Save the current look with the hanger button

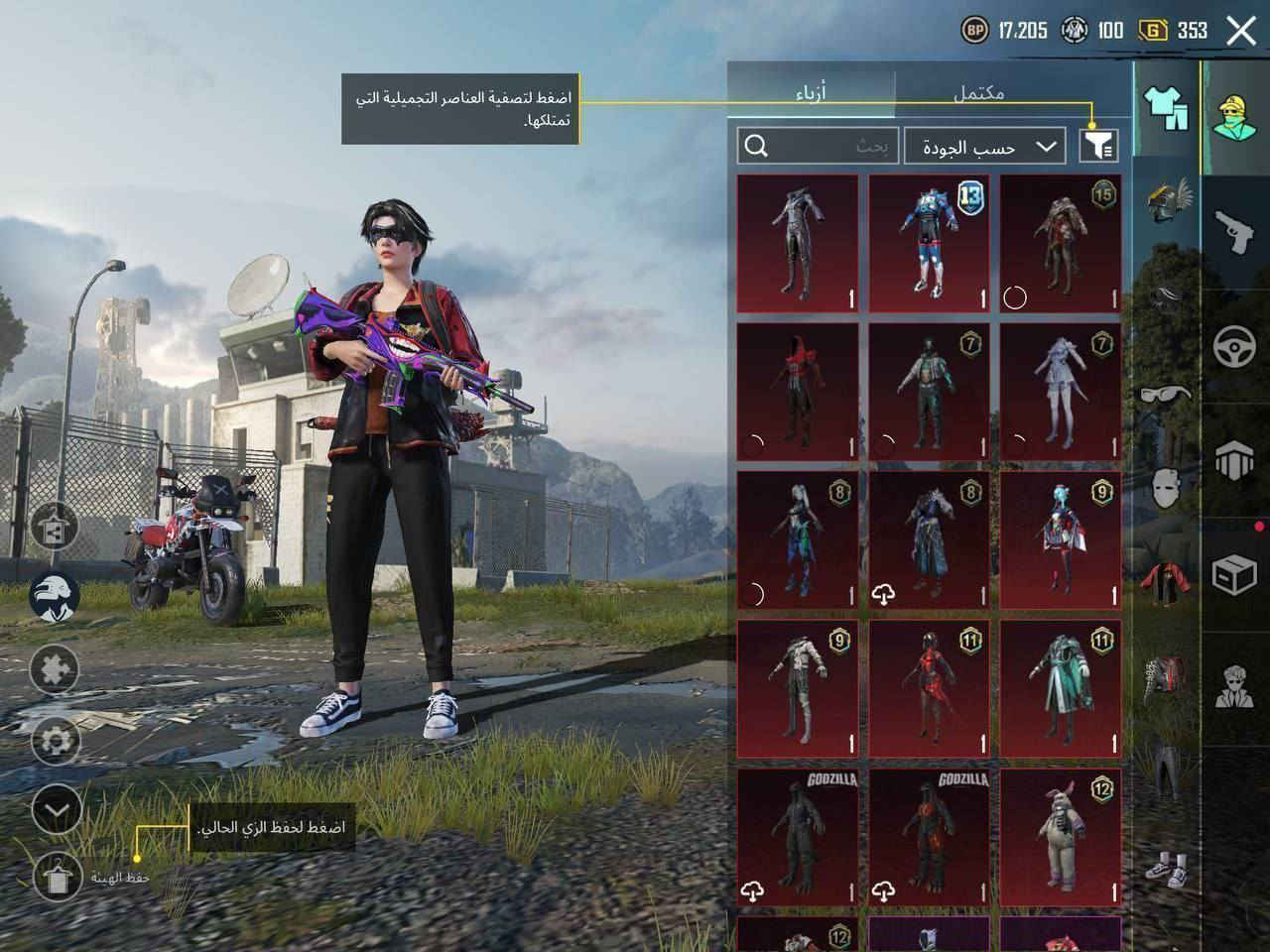56,876
